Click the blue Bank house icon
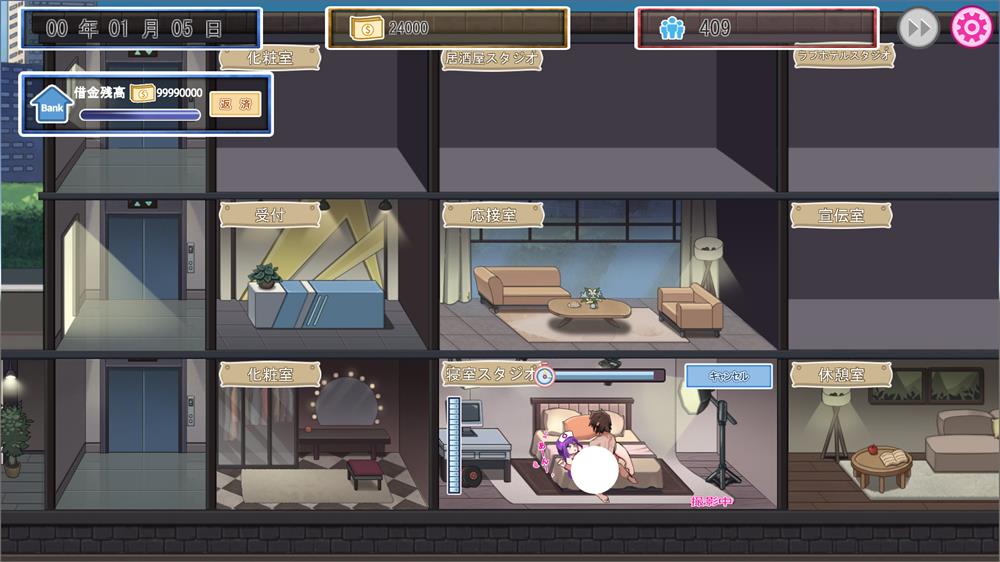Image resolution: width=1000 pixels, height=562 pixels. tap(51, 104)
